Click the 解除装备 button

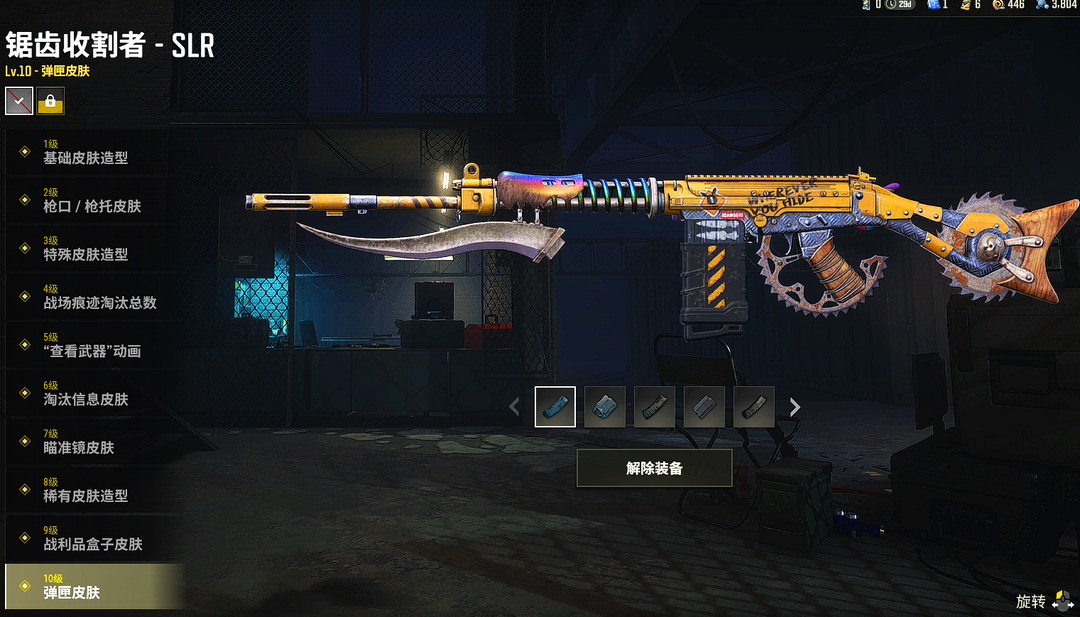654,468
